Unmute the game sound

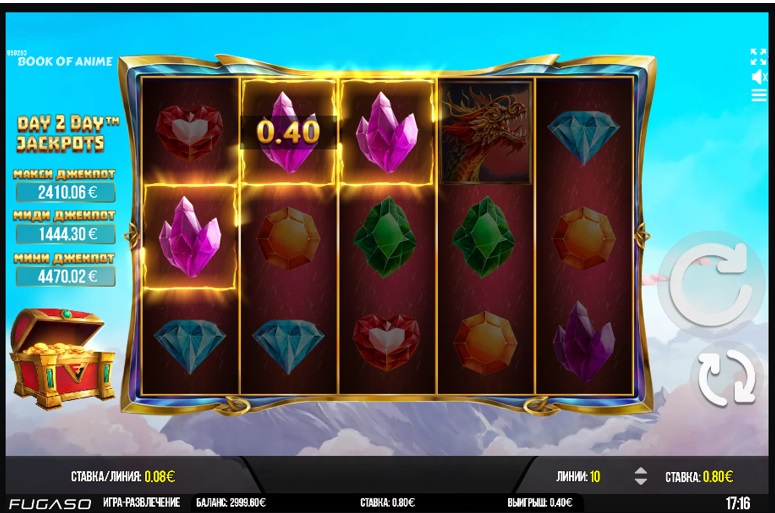pos(758,76)
